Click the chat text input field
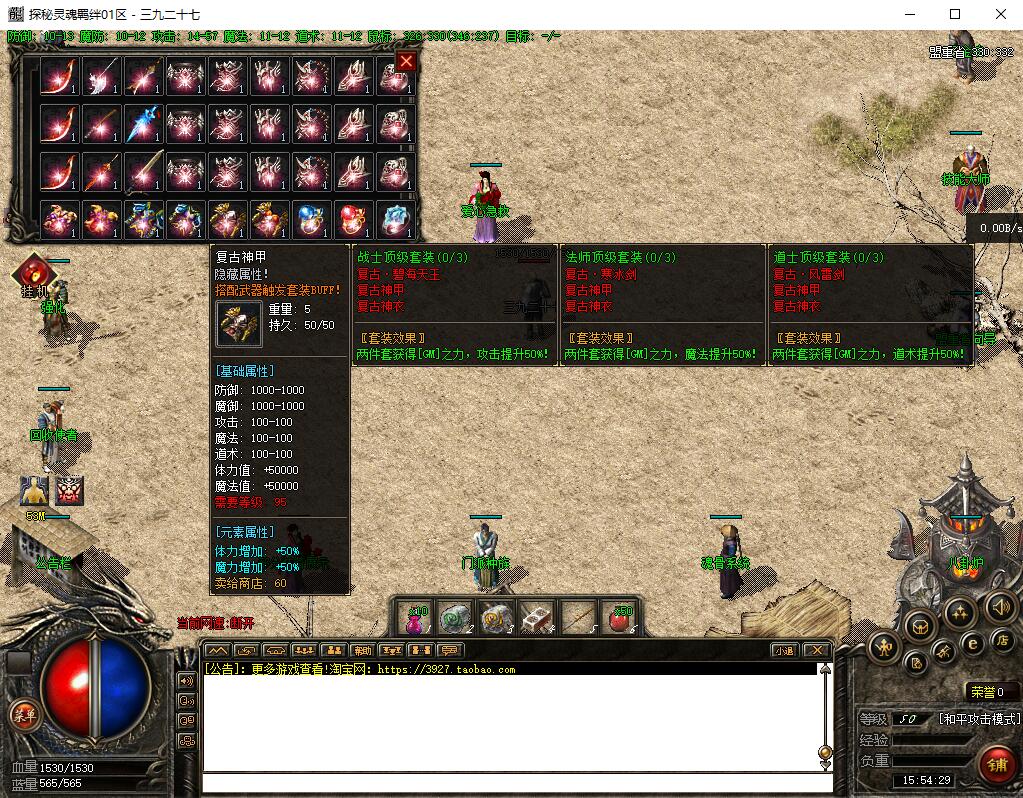 [510, 782]
